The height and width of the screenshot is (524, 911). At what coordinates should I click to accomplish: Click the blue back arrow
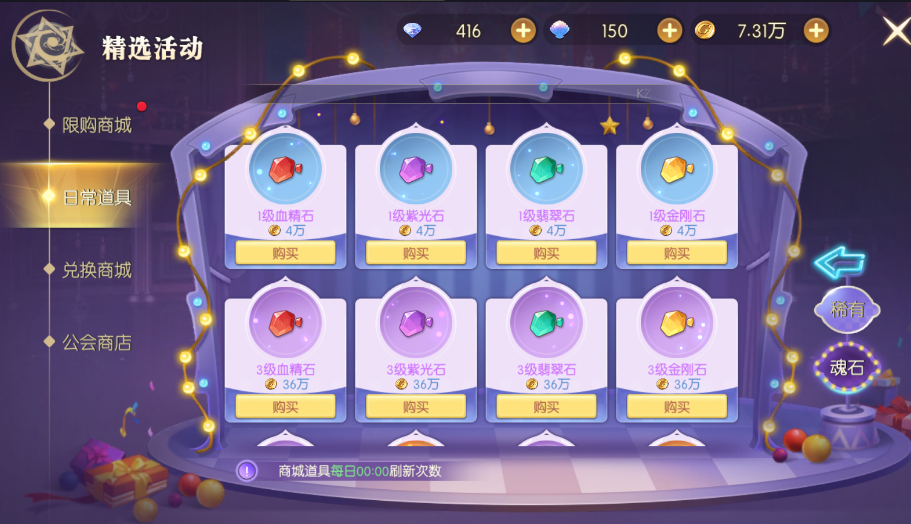pos(839,262)
